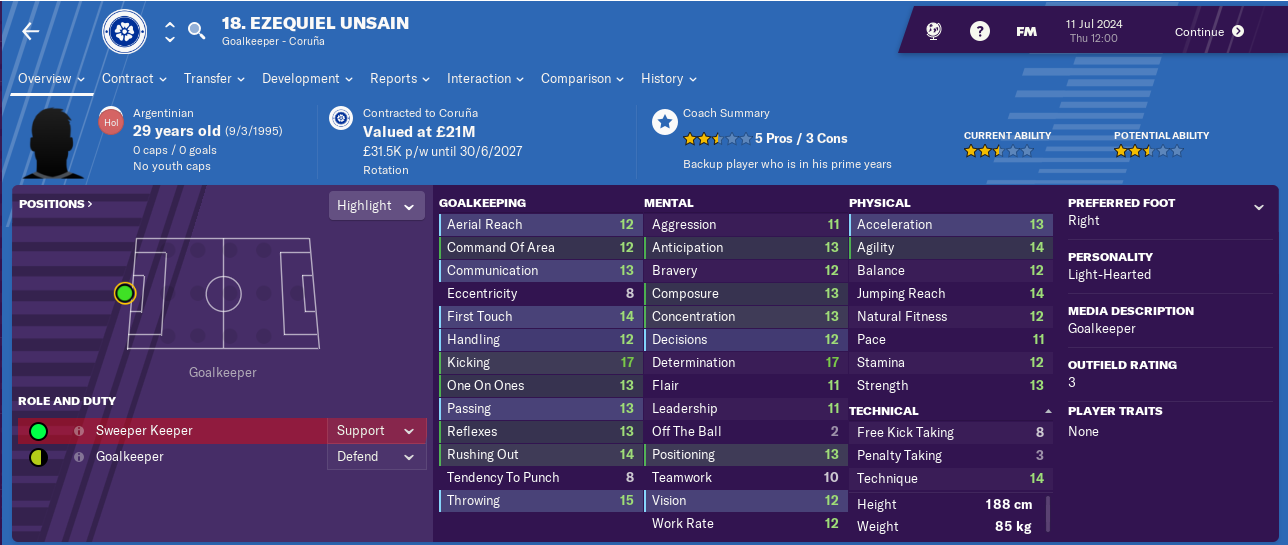Open the search magnifier icon
Viewport: 1288px width, 545px height.
pos(197,31)
